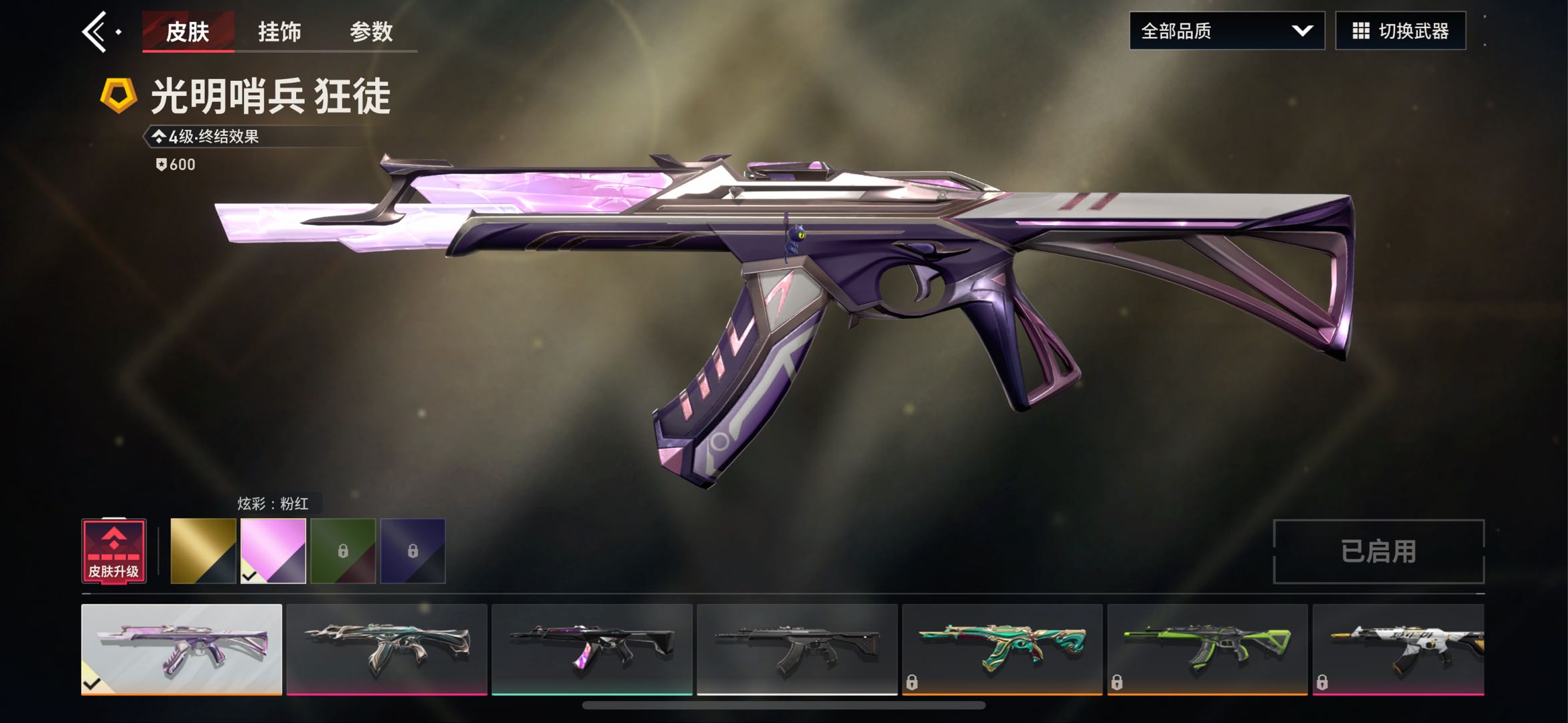Viewport: 1568px width, 723px height.
Task: Select the pink and white rifle skin thumbnail
Action: click(x=182, y=649)
